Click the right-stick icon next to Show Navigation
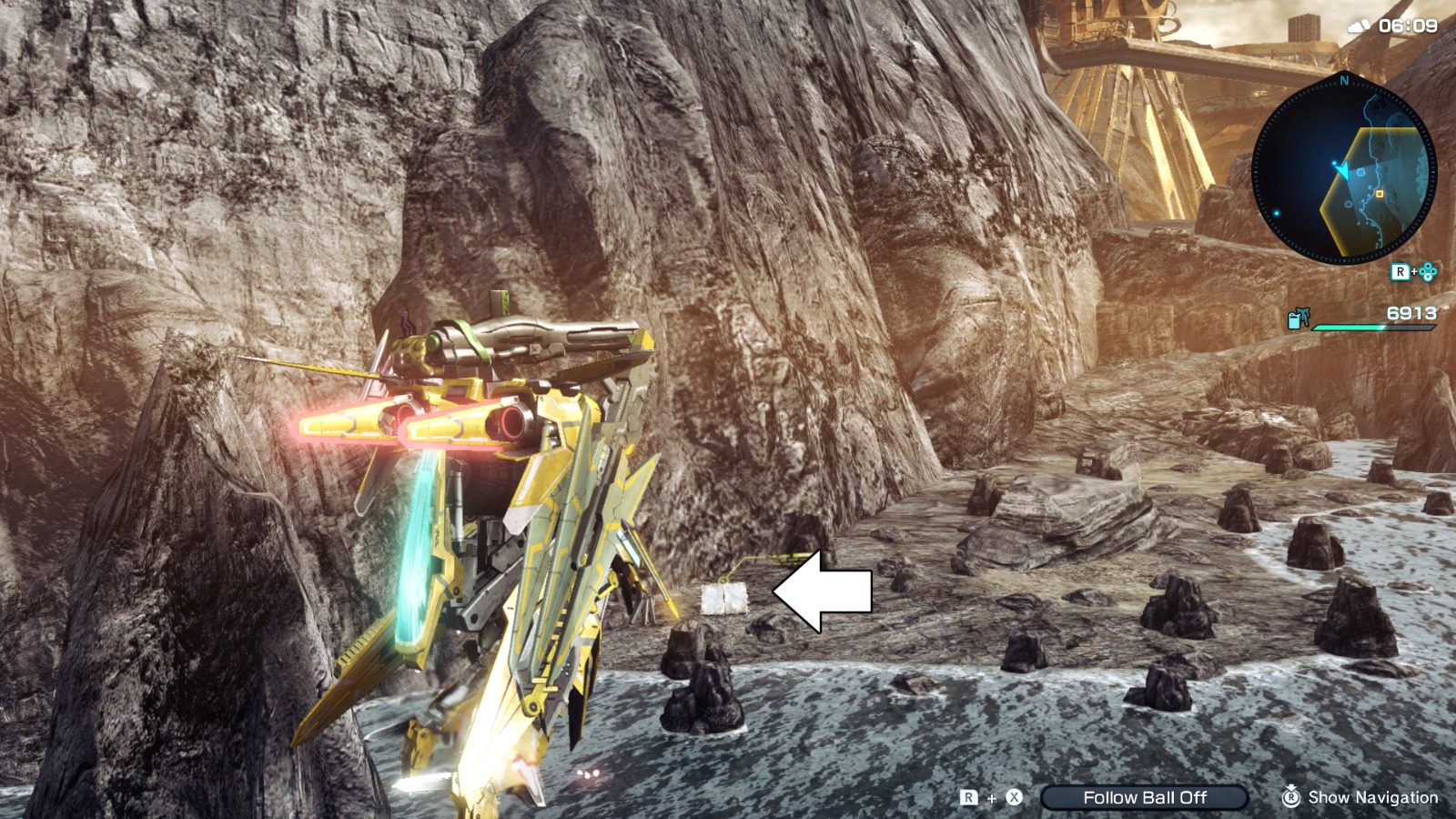This screenshot has height=819, width=1456. point(1293,797)
